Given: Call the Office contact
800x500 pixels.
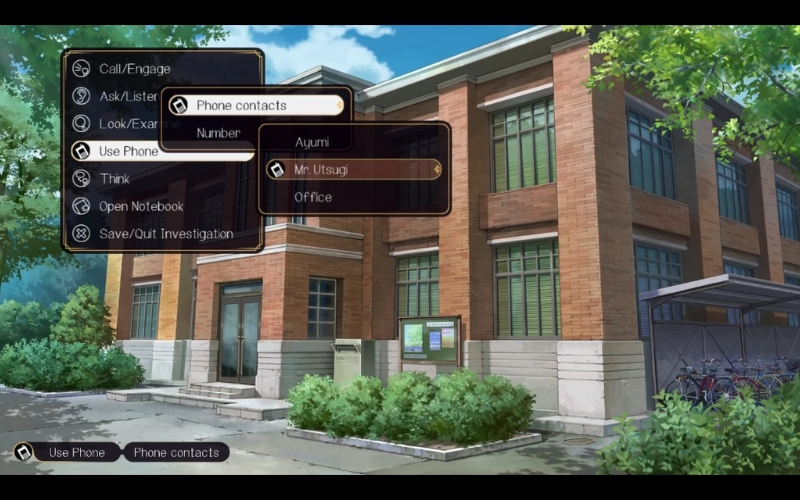Looking at the screenshot, I should point(313,197).
